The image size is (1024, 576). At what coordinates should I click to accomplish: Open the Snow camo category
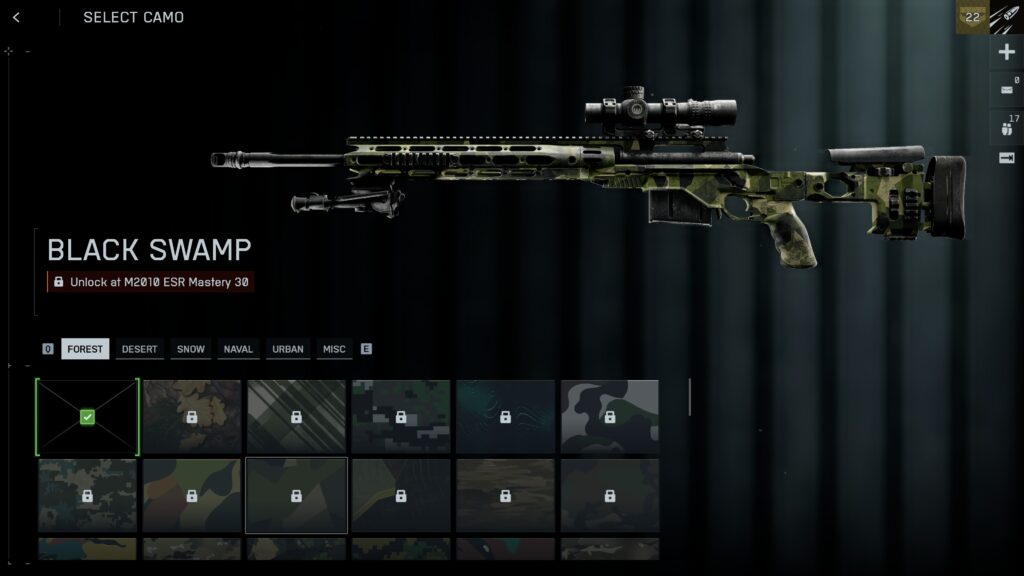pos(190,349)
